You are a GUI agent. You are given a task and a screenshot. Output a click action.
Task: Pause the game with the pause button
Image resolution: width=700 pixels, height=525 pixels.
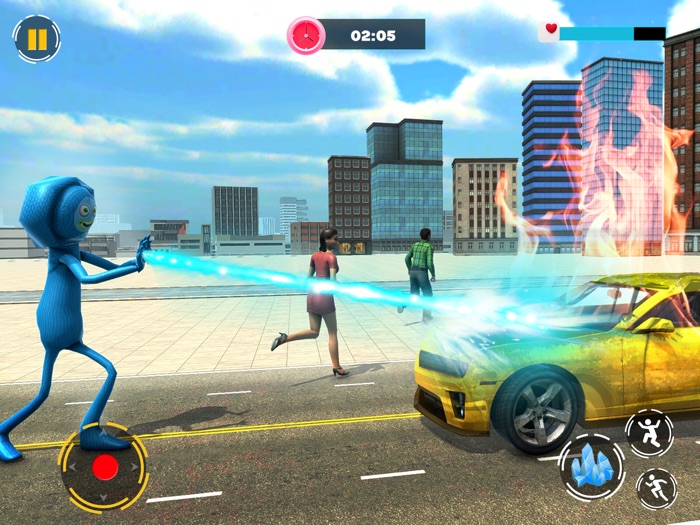pyautogui.click(x=37, y=39)
